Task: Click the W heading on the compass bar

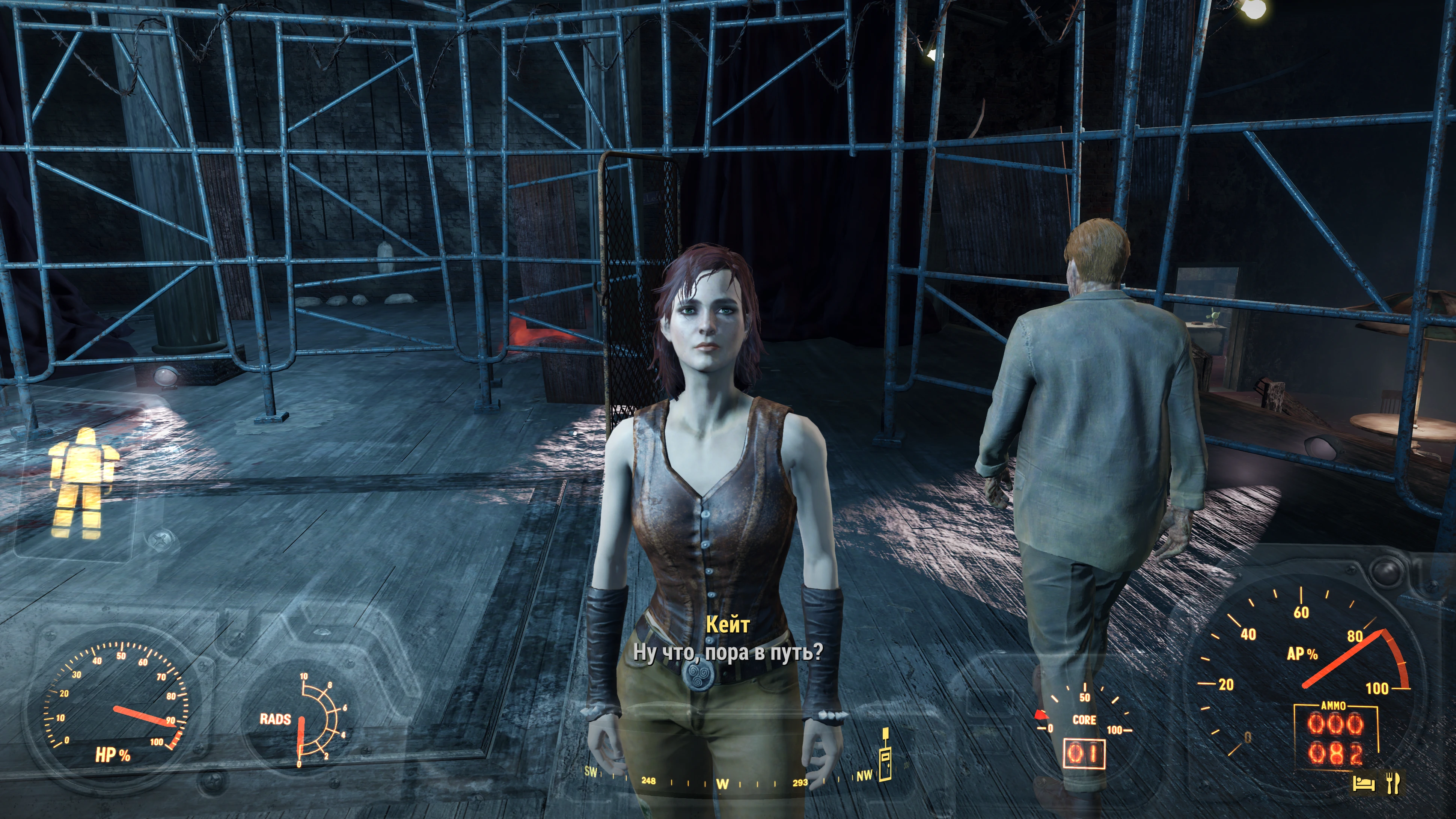Action: pos(722,784)
